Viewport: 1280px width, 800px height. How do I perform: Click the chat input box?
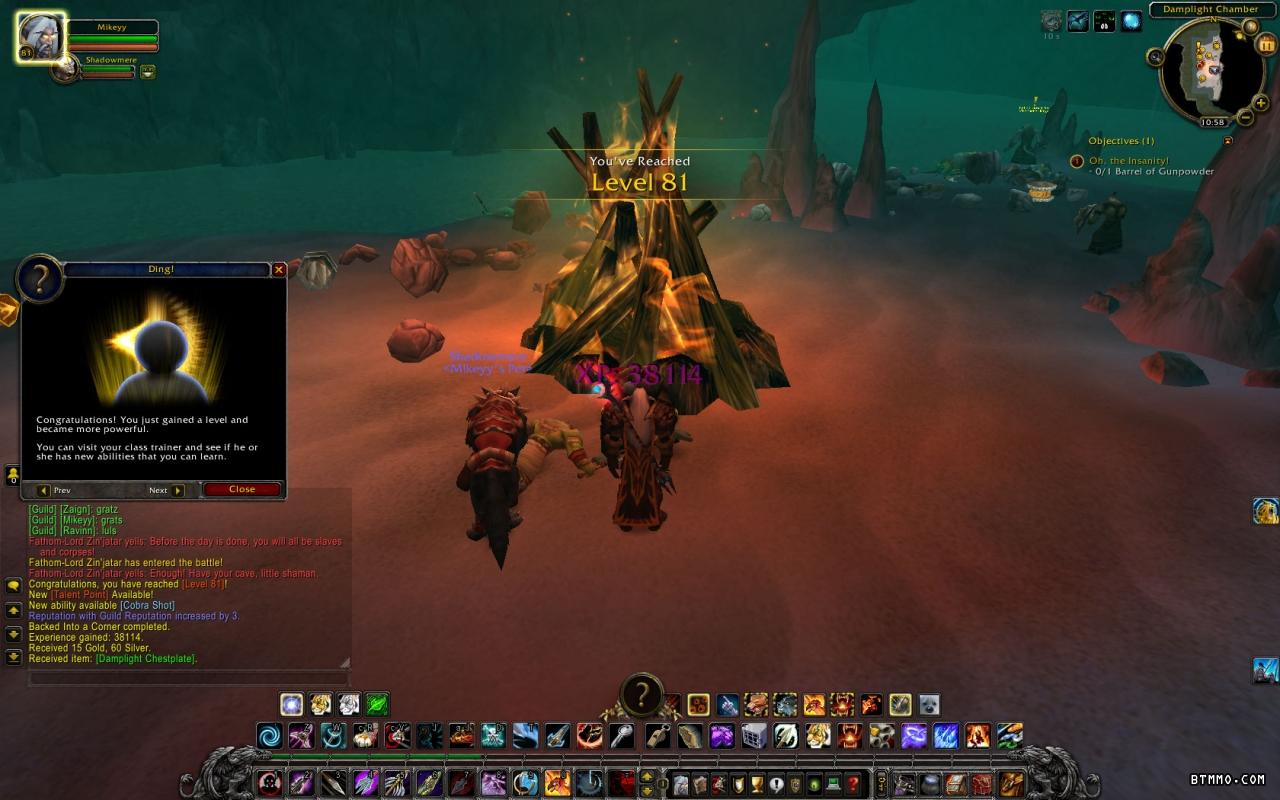point(188,679)
